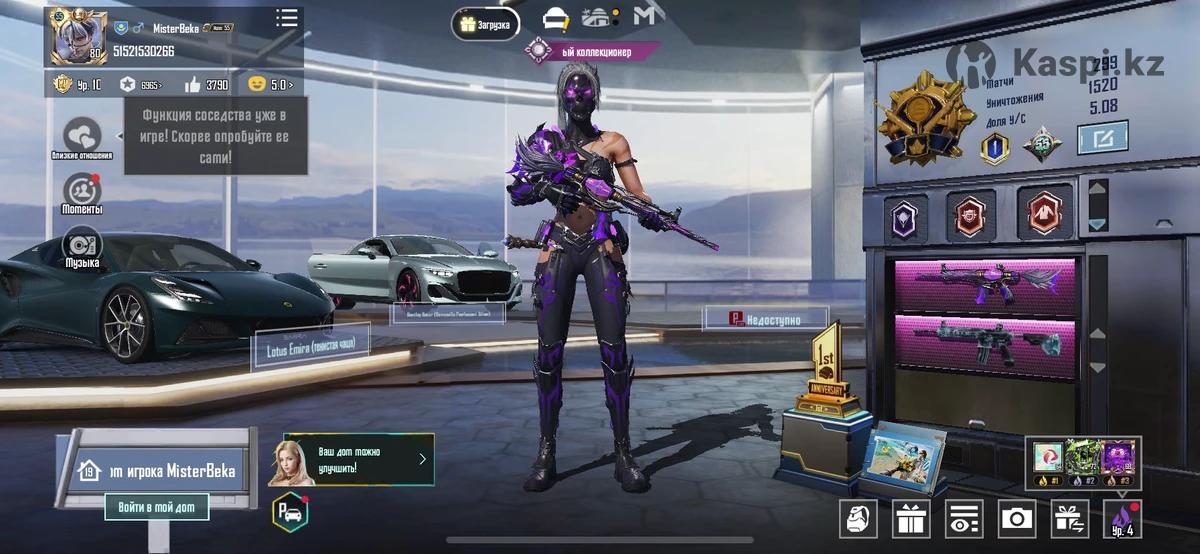Open the purple flame Ур. 4 icon
The image size is (1200, 554).
(1122, 518)
